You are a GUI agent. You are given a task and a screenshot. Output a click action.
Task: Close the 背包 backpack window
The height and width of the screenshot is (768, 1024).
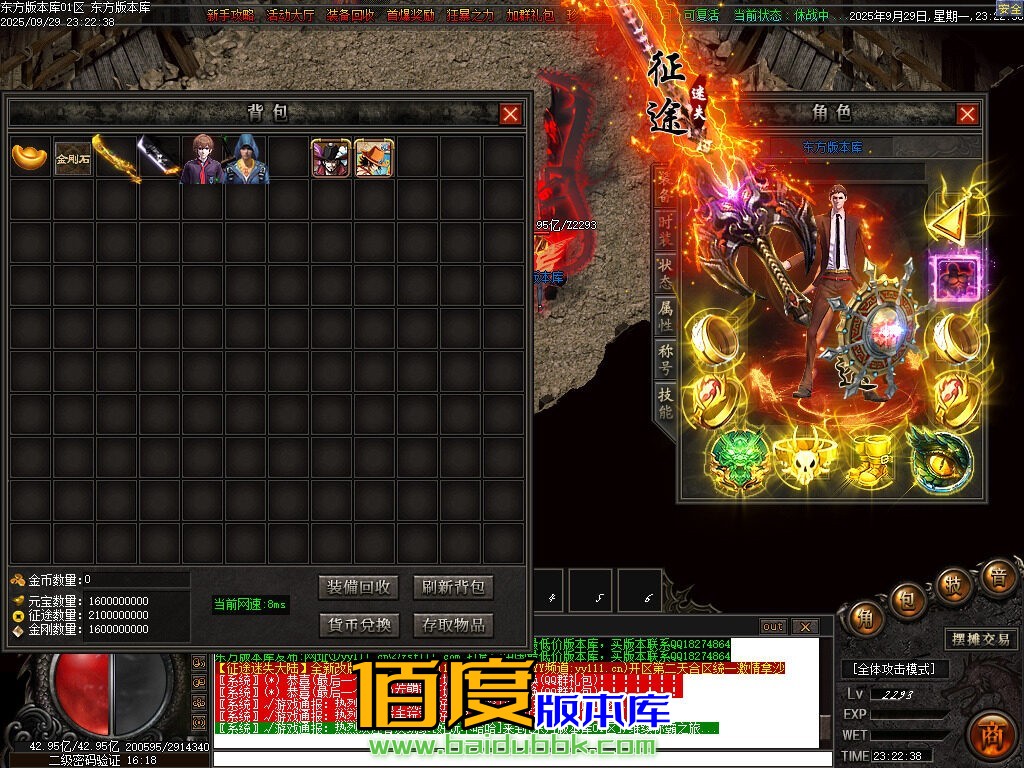511,114
